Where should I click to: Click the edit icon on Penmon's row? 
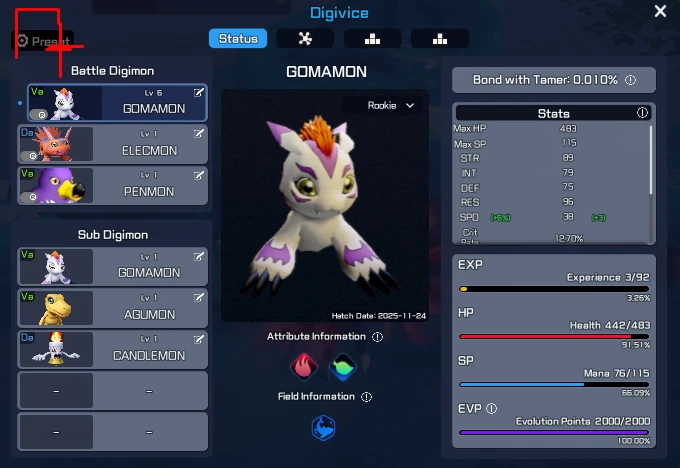coord(199,174)
